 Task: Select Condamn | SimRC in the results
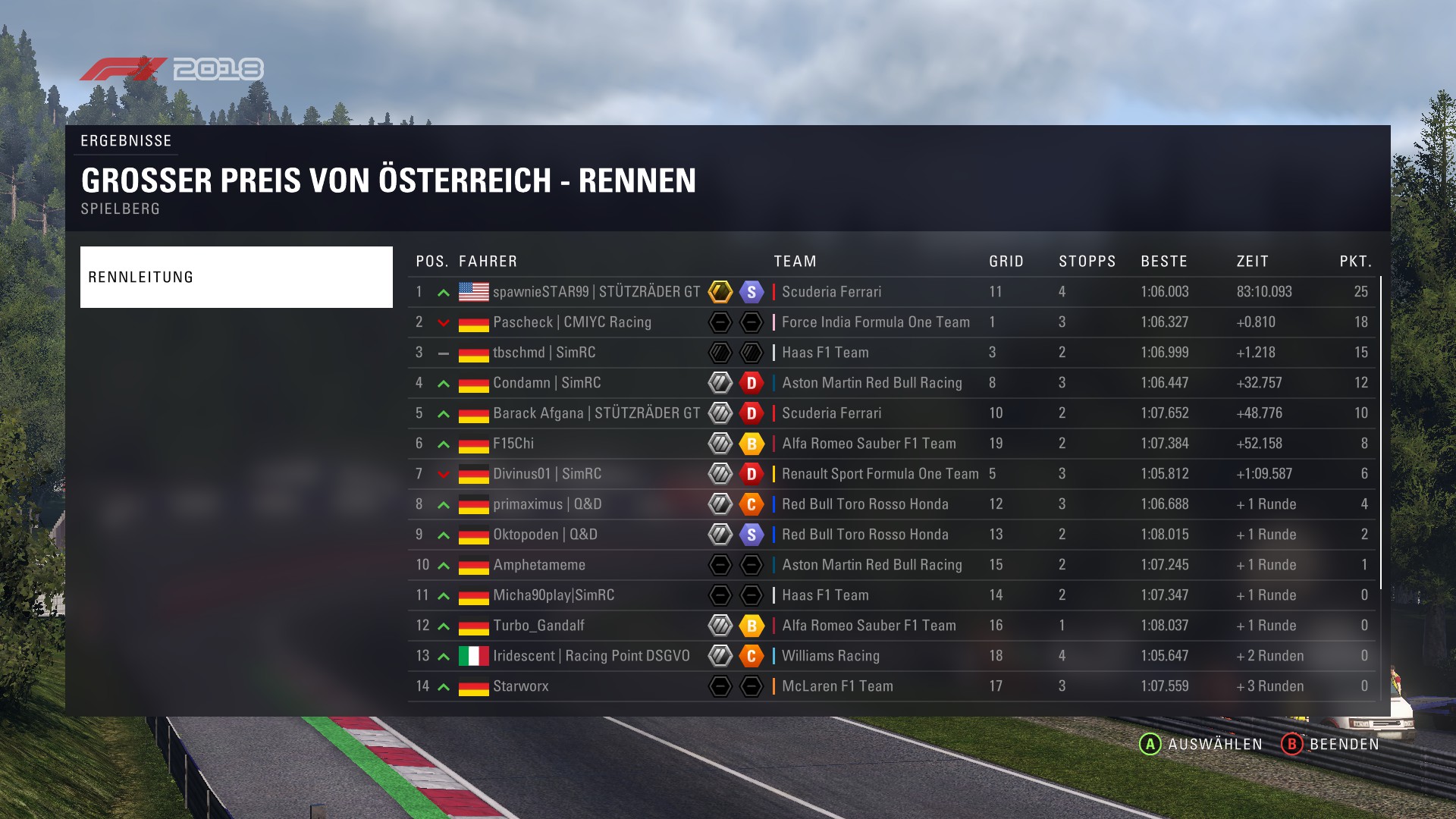[547, 383]
